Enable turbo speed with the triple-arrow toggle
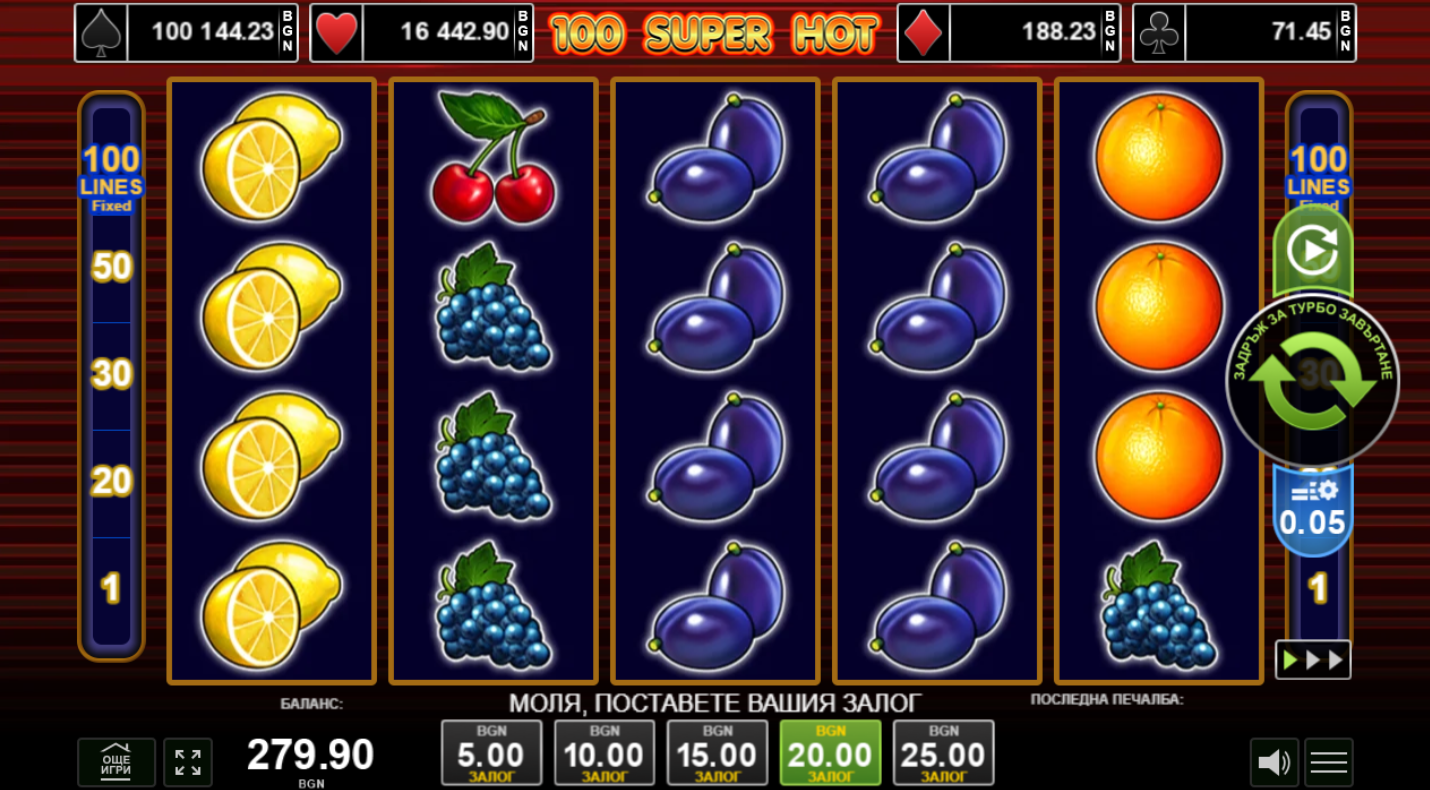The width and height of the screenshot is (1430, 790). [1313, 658]
